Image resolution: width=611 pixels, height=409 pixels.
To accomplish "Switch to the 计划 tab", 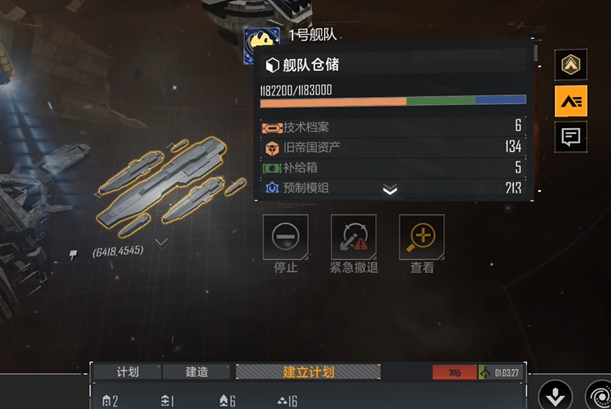I will (128, 372).
